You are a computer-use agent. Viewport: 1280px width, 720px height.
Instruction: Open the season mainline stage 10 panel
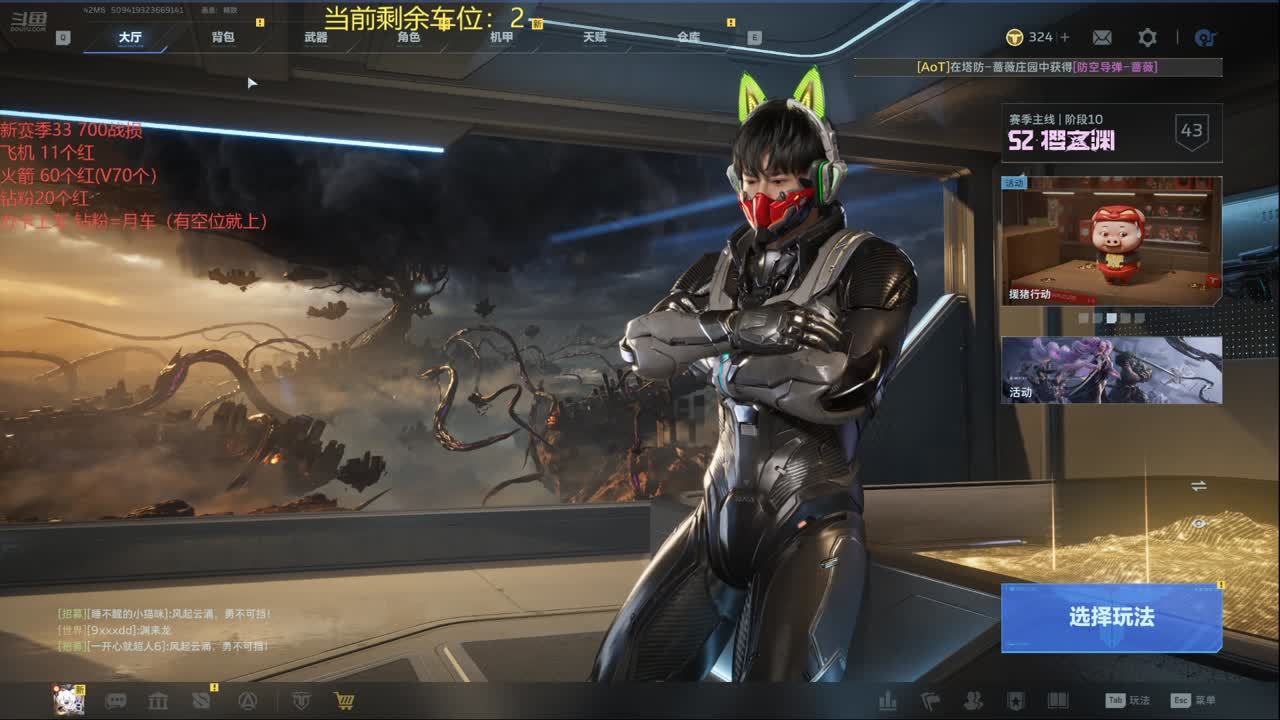[x=1111, y=132]
